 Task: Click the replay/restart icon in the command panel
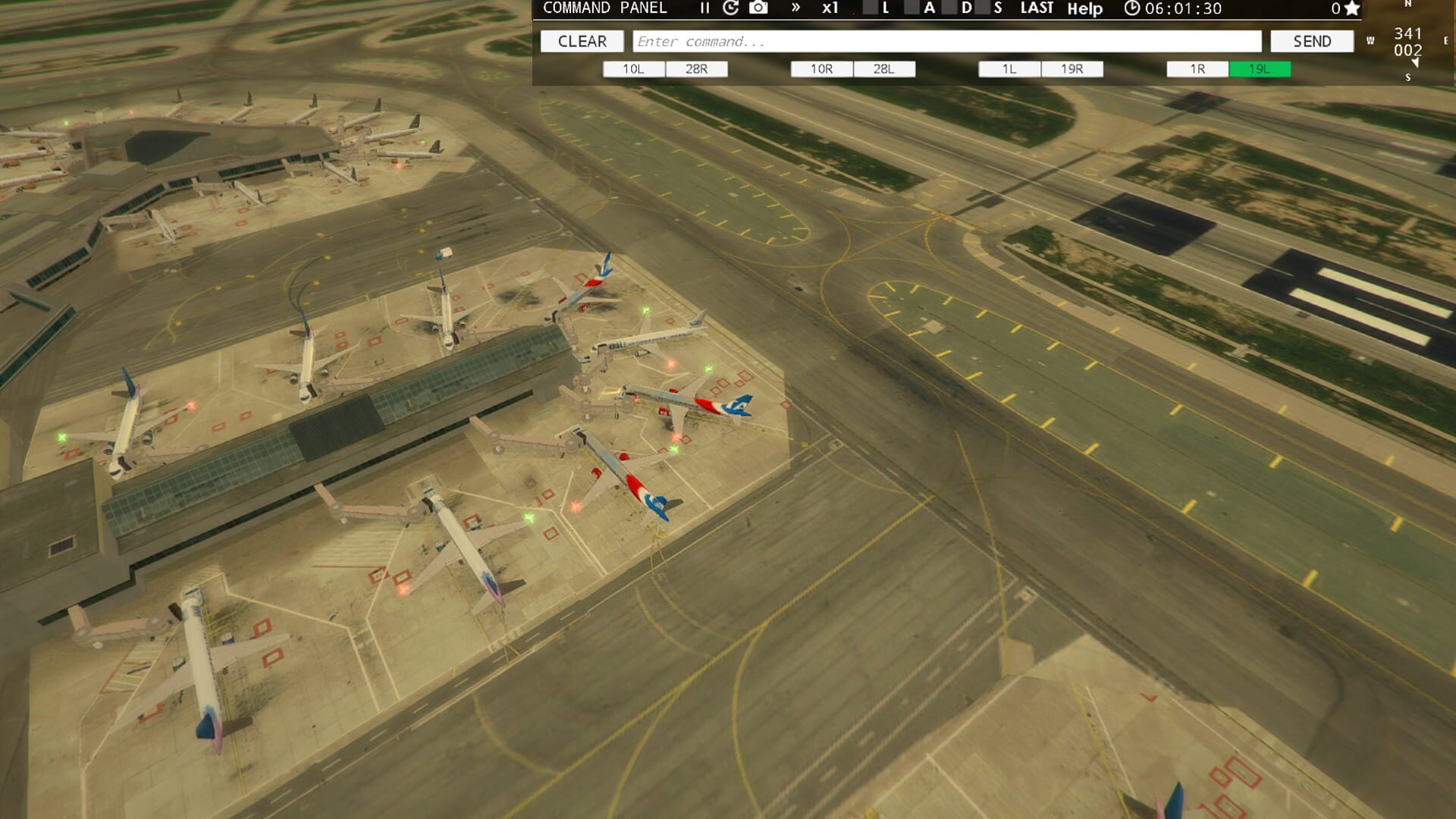730,9
